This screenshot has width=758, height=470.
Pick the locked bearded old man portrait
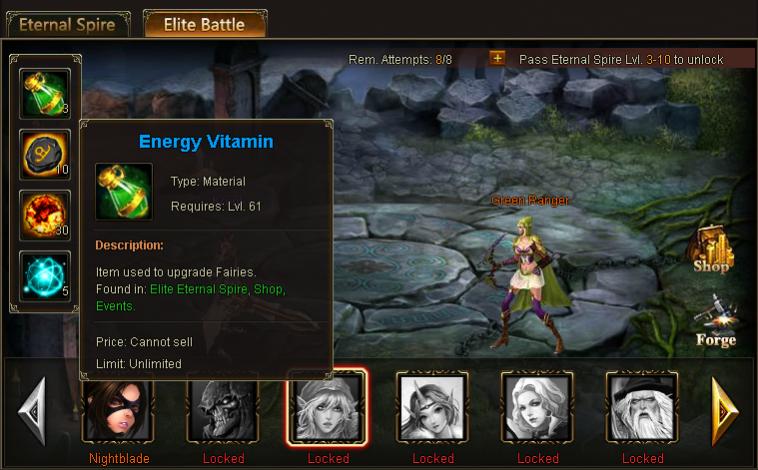[642, 407]
